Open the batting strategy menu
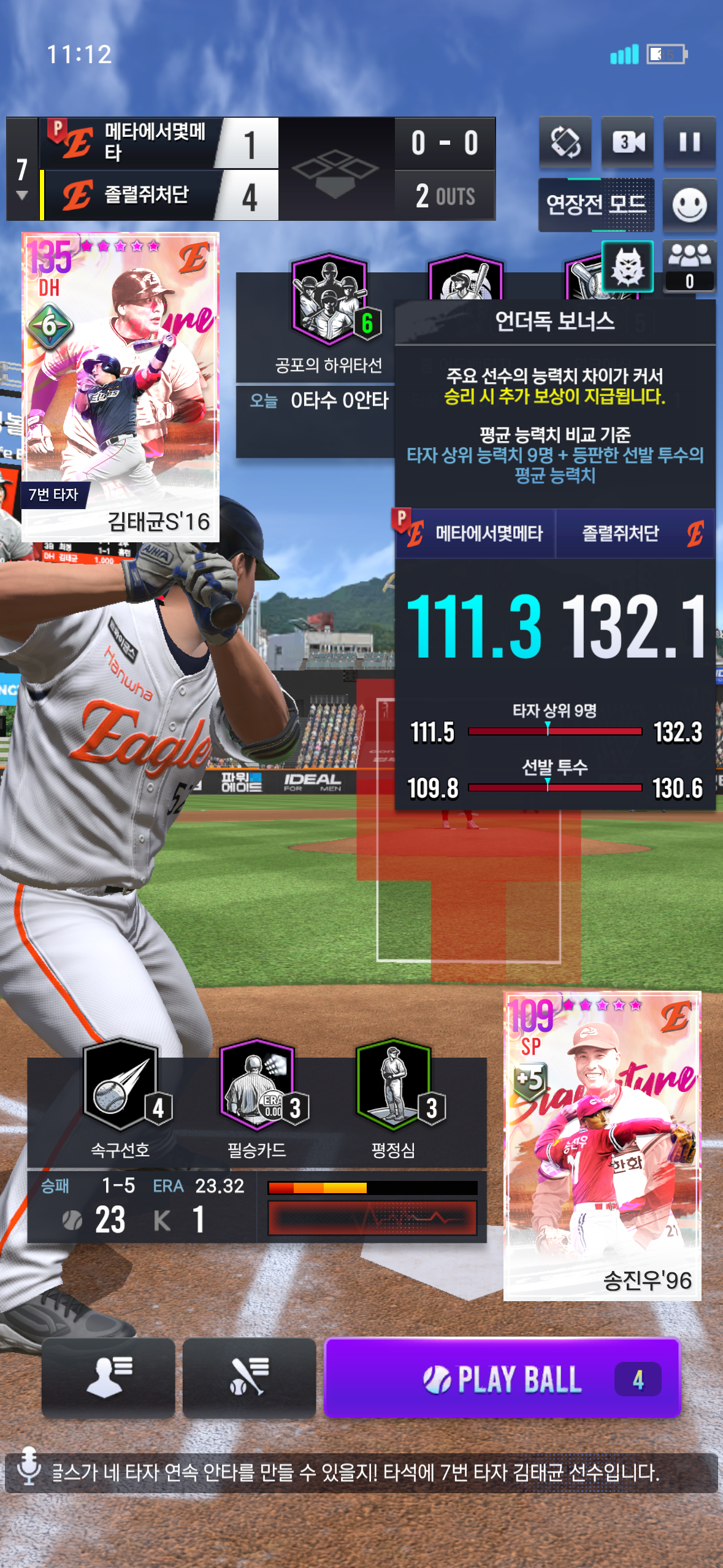Image resolution: width=723 pixels, height=1568 pixels. point(249,1378)
